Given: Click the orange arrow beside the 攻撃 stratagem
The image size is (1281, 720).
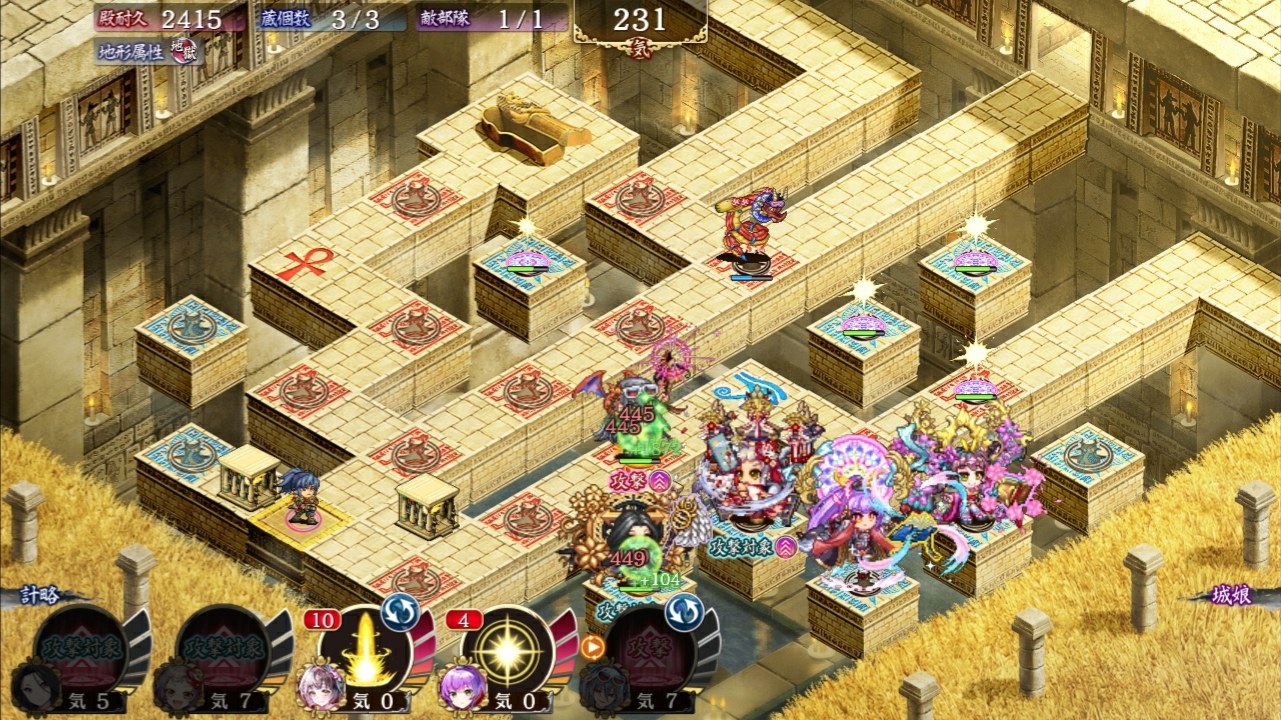Looking at the screenshot, I should pyautogui.click(x=592, y=646).
